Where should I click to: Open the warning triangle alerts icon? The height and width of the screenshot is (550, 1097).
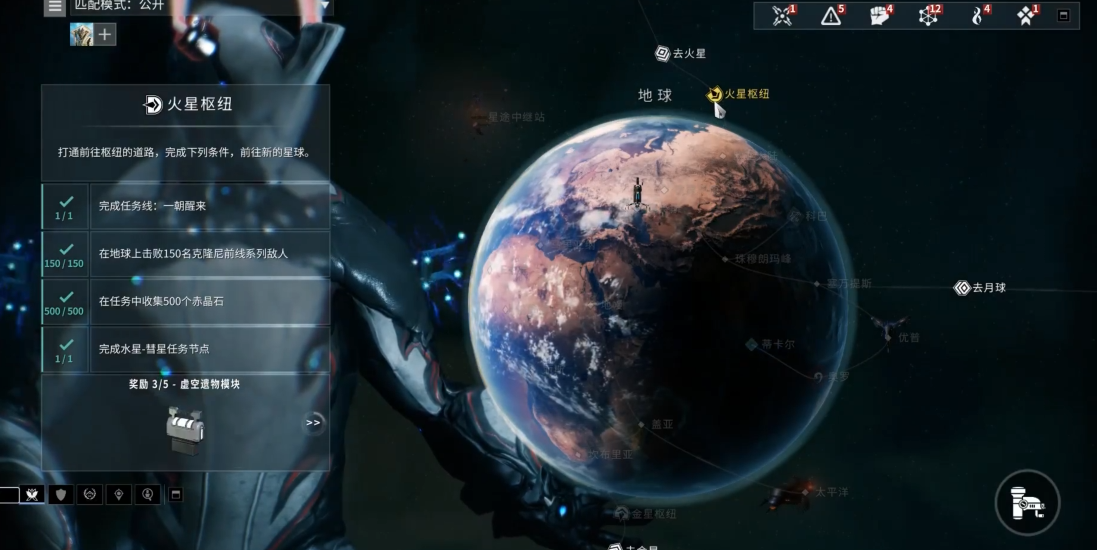pos(831,16)
